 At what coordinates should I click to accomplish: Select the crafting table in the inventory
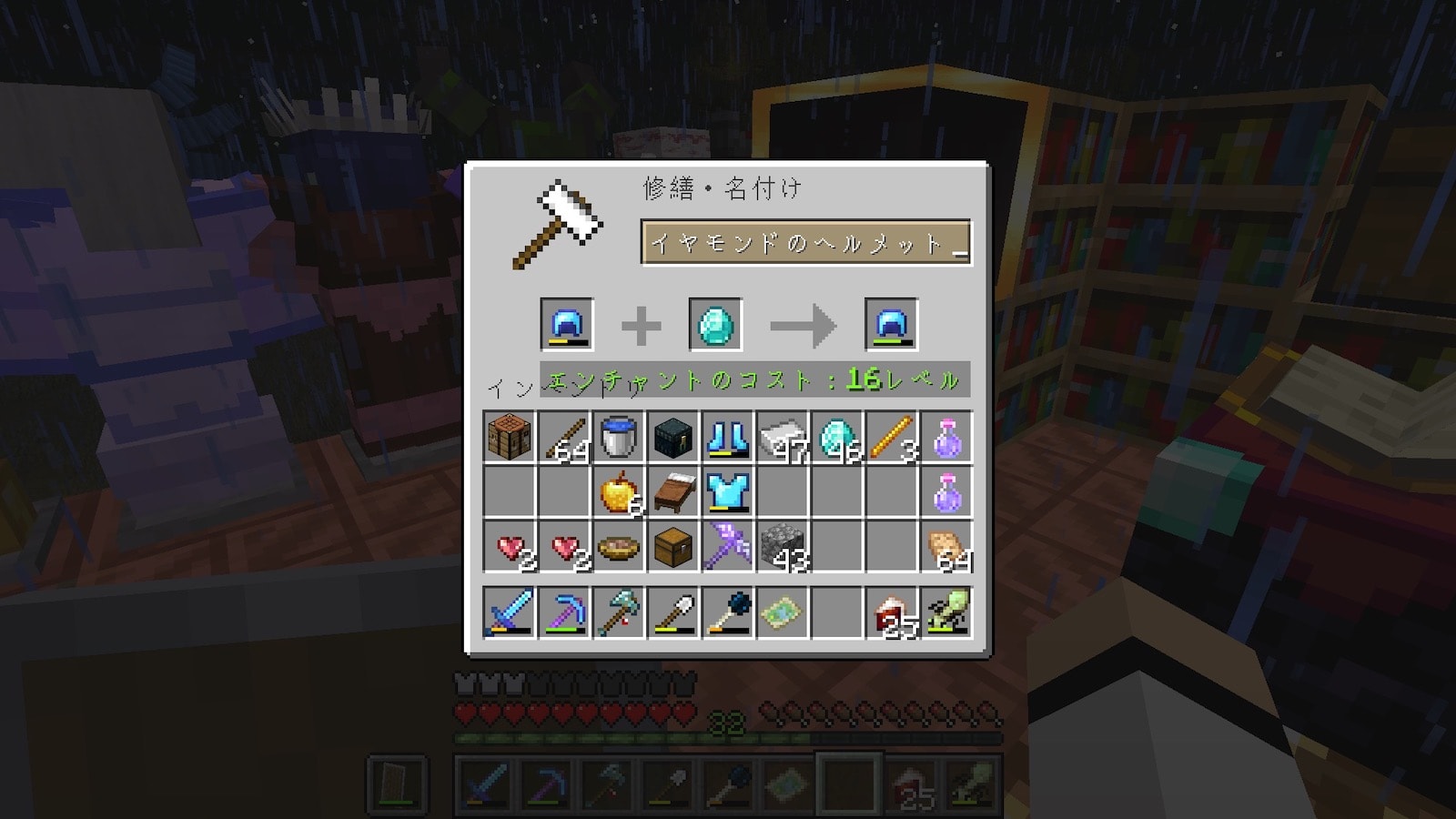[510, 438]
